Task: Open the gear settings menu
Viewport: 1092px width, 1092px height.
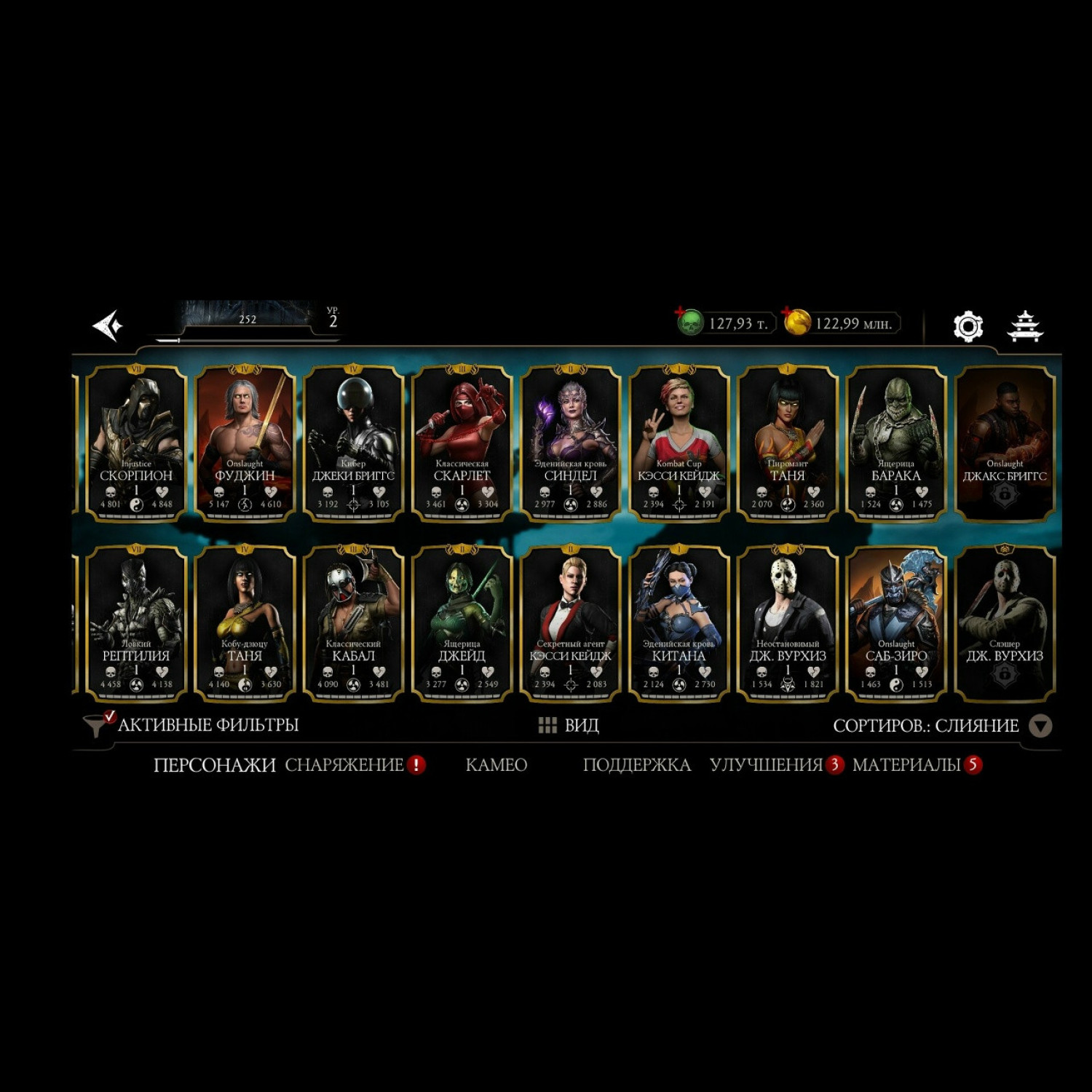Action: coord(968,326)
